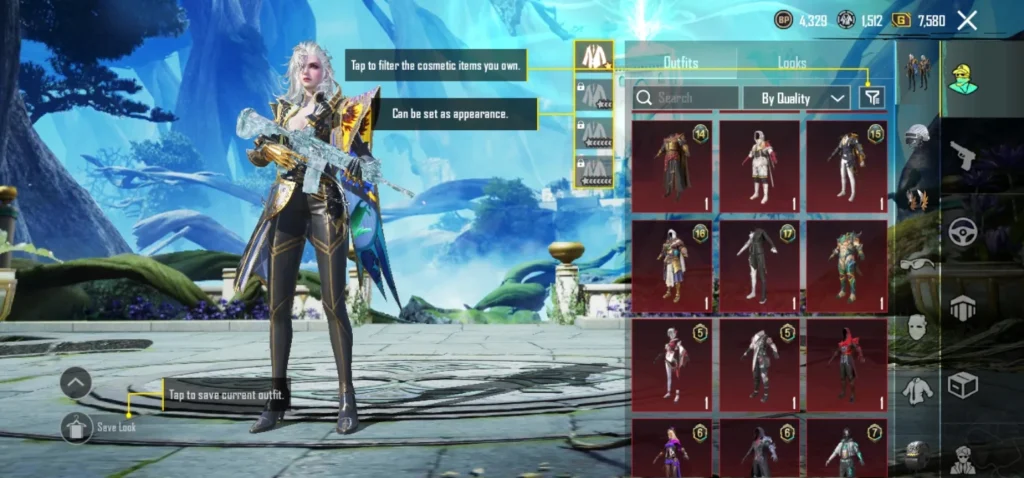Open the shirt clothing category

pyautogui.click(x=918, y=390)
